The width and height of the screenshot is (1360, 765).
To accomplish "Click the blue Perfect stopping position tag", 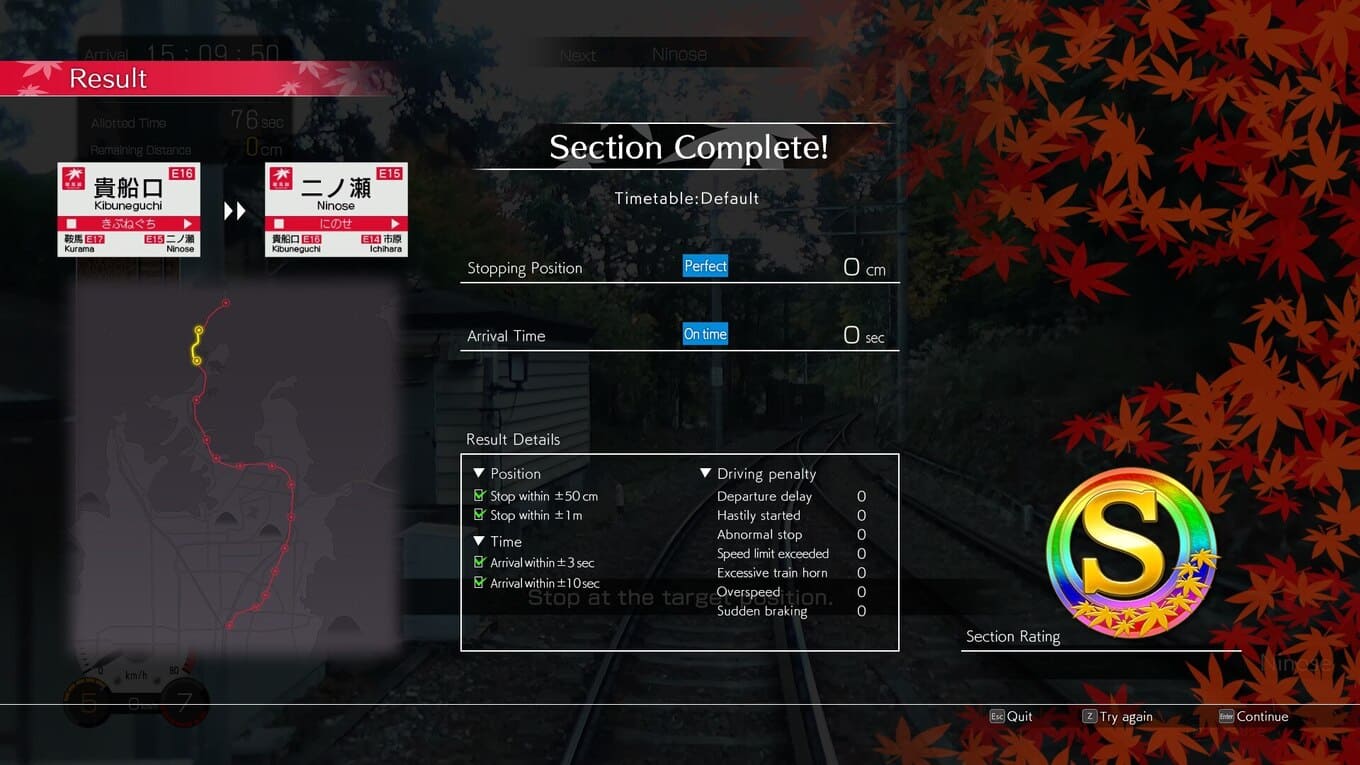I will (705, 266).
